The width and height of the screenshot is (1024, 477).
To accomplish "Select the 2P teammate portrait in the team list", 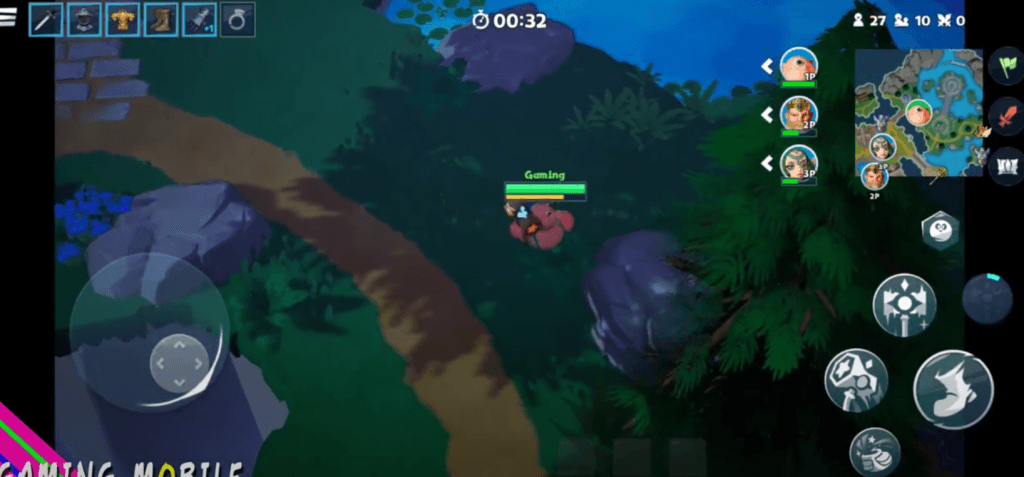I will coord(798,115).
